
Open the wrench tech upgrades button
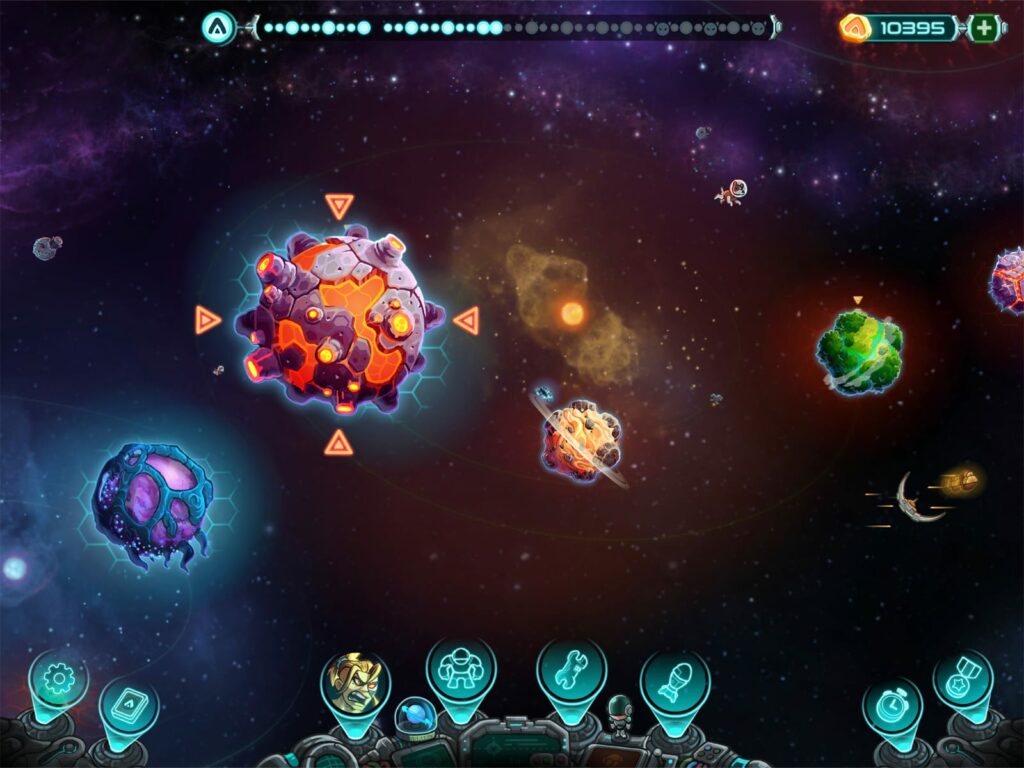(571, 669)
